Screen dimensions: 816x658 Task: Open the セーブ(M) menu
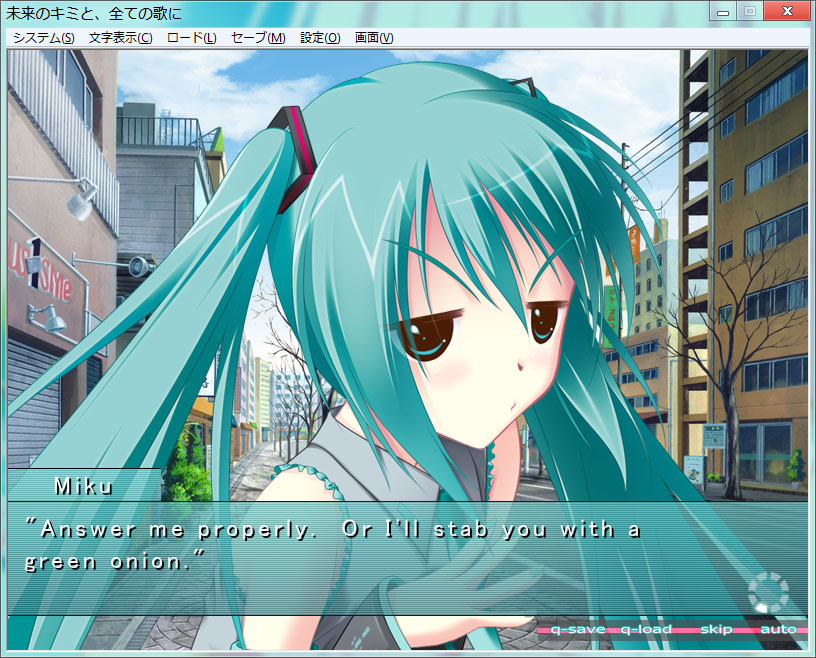pyautogui.click(x=258, y=38)
